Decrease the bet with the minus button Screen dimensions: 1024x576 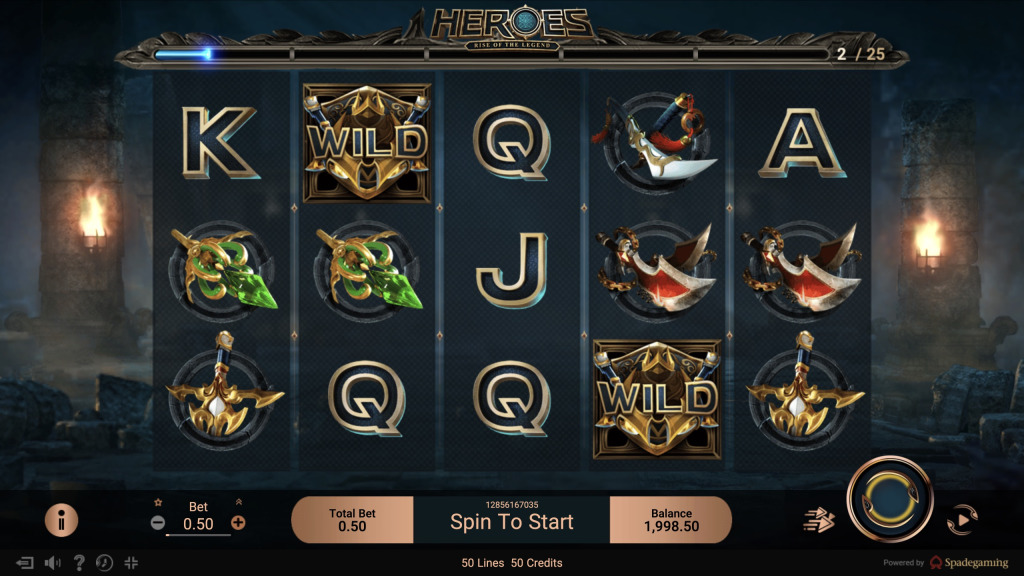[x=158, y=522]
